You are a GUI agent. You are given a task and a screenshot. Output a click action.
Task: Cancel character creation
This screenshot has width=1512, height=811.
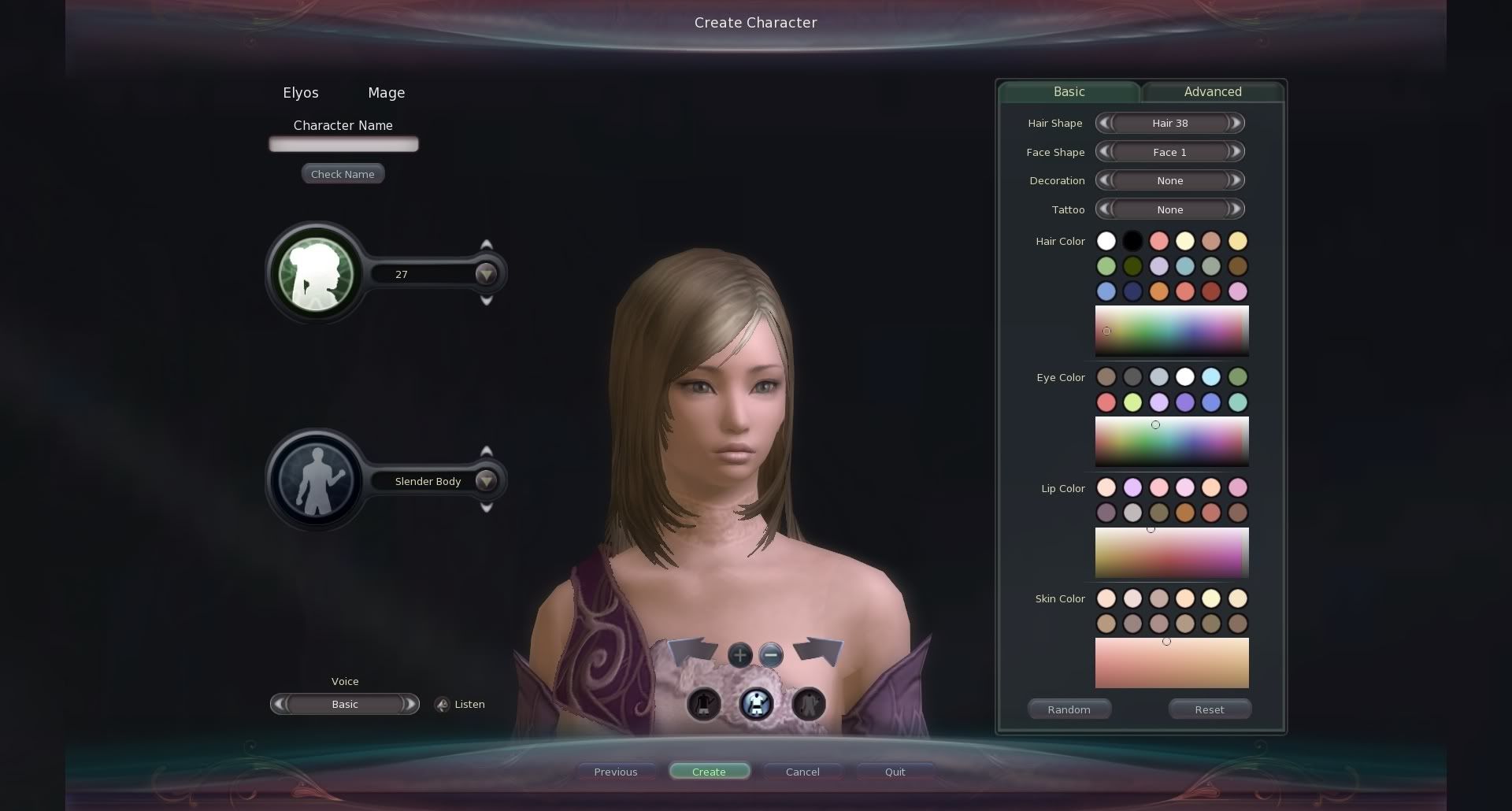[x=802, y=772]
